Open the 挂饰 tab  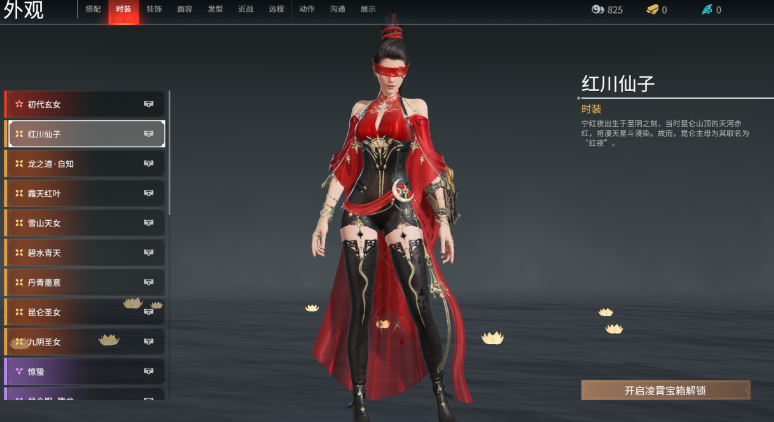click(x=154, y=9)
